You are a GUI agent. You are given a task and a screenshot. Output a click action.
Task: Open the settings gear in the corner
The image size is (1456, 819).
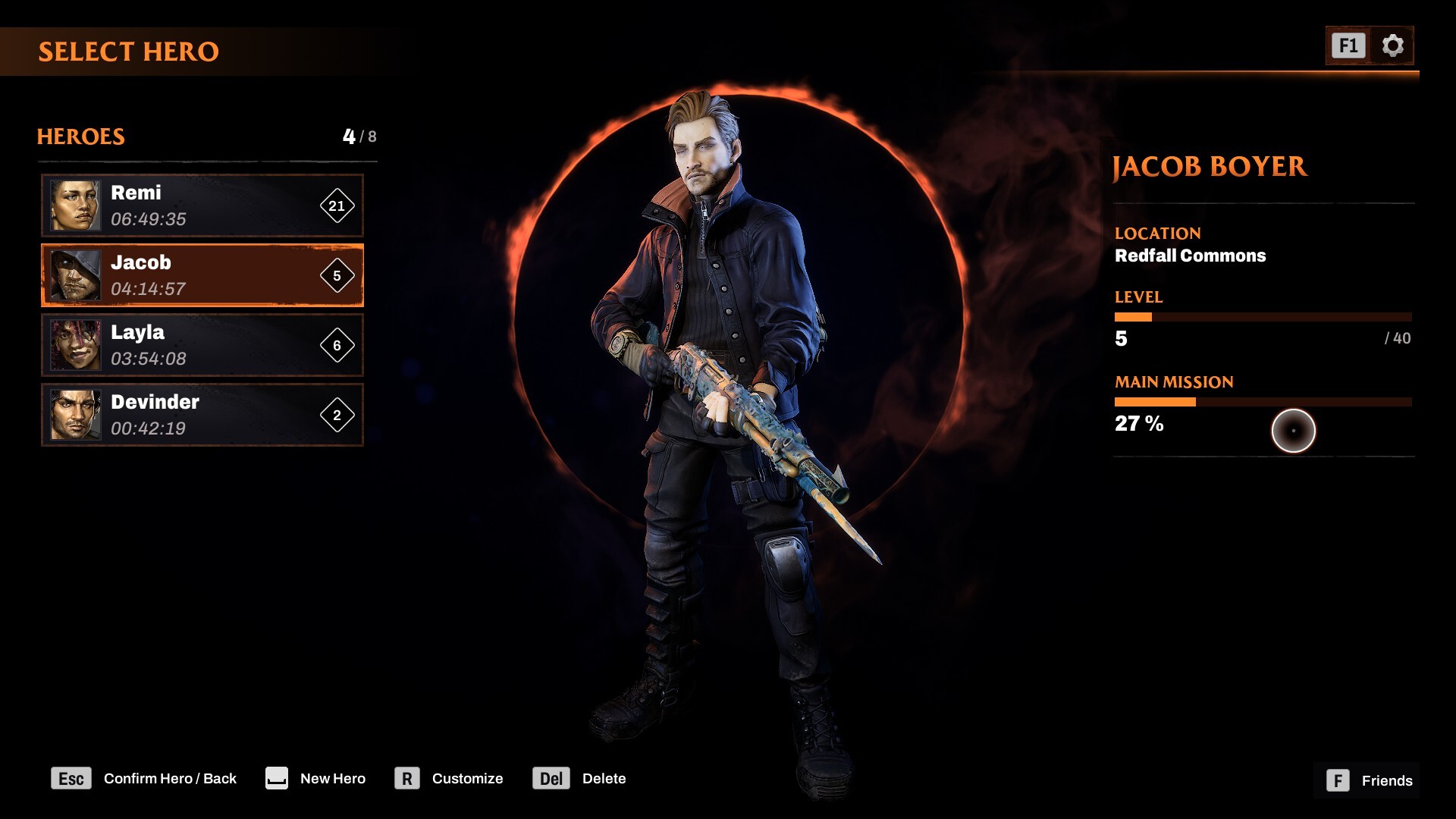1392,46
